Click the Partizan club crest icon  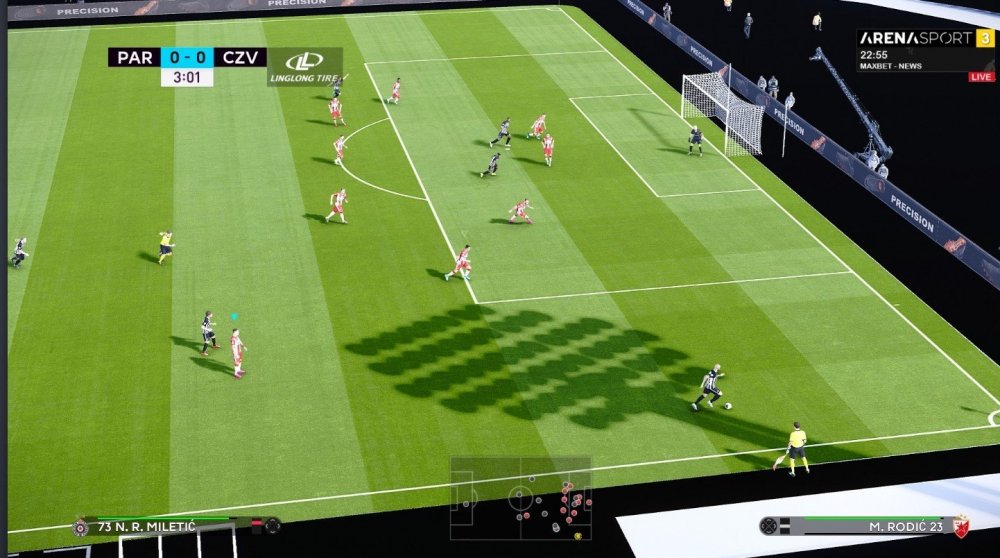[80, 527]
